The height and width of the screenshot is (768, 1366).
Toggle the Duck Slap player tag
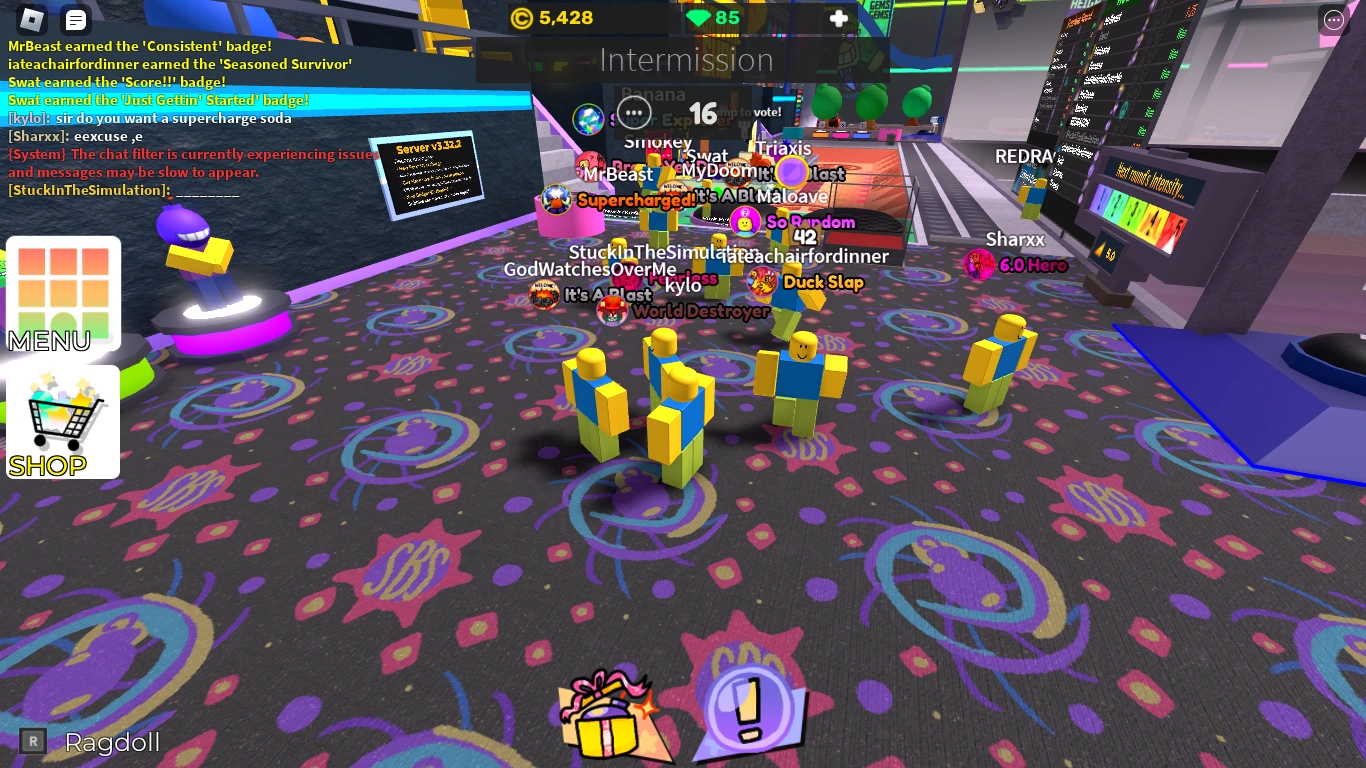click(825, 283)
